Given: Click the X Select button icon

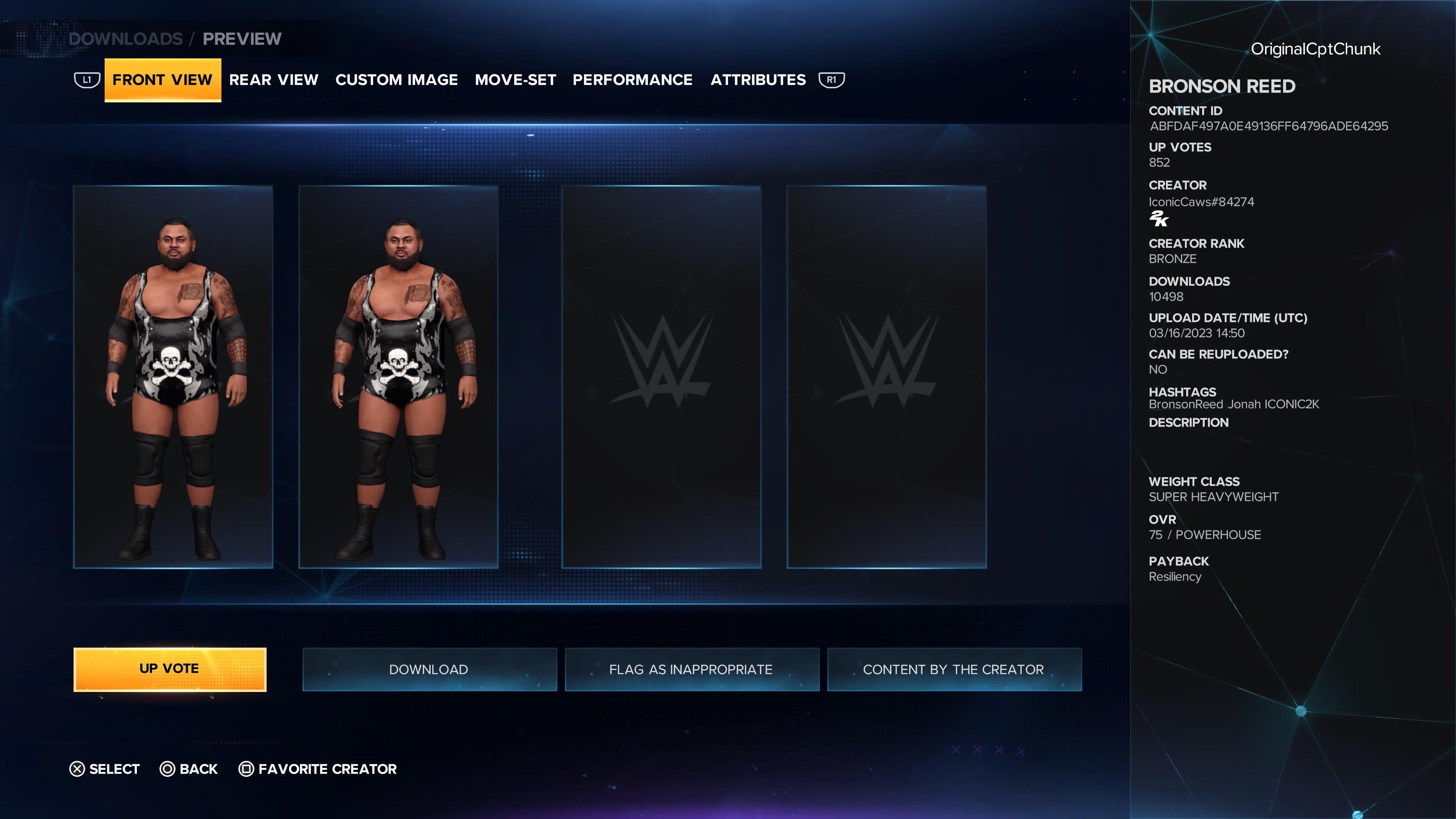Looking at the screenshot, I should (x=76, y=769).
